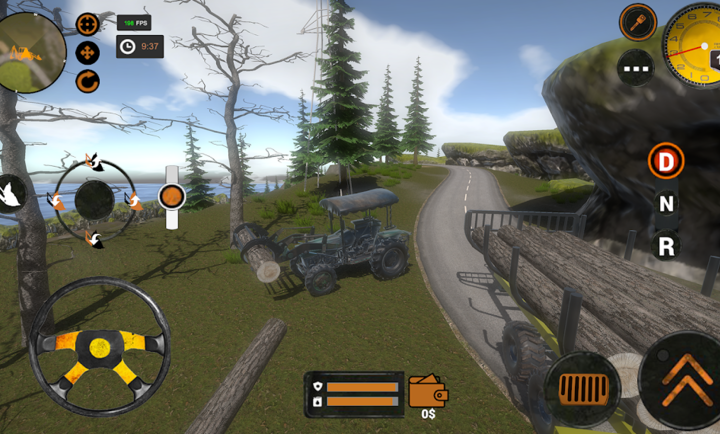
Task: Open the three-dots options menu
Action: (x=637, y=67)
